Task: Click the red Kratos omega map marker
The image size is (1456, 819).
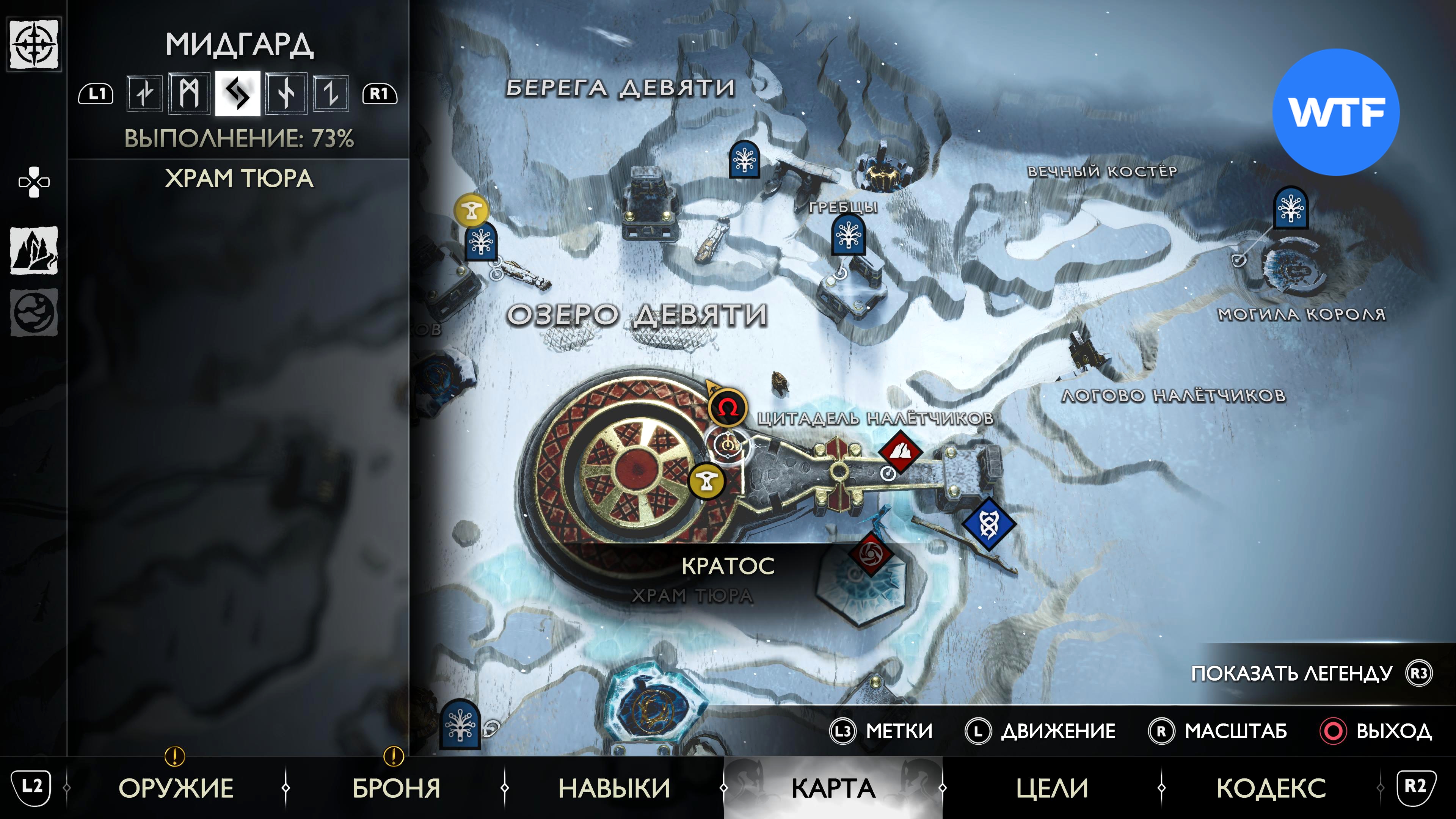Action: pos(728,407)
